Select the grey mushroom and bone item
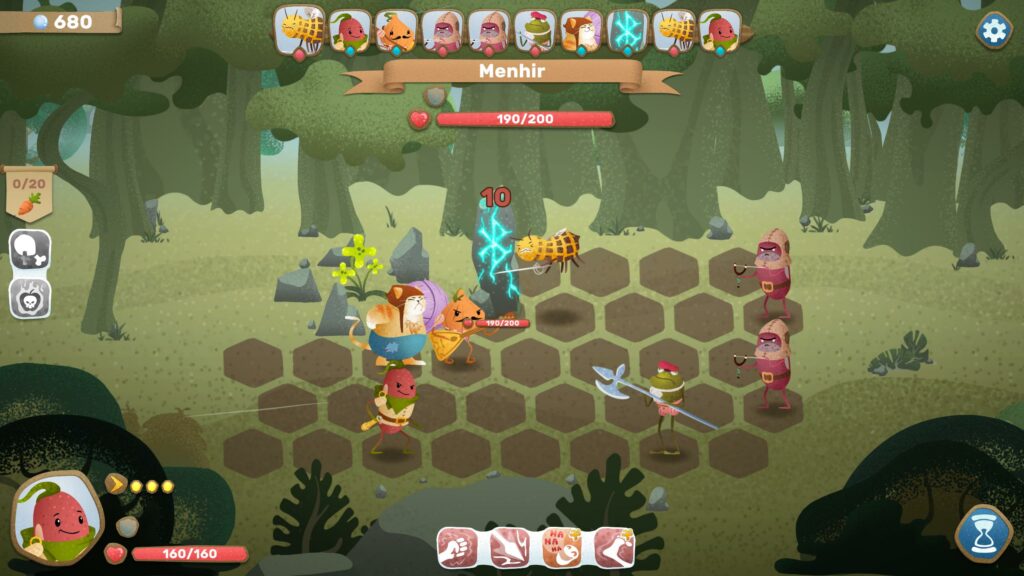The width and height of the screenshot is (1024, 576). (30, 250)
